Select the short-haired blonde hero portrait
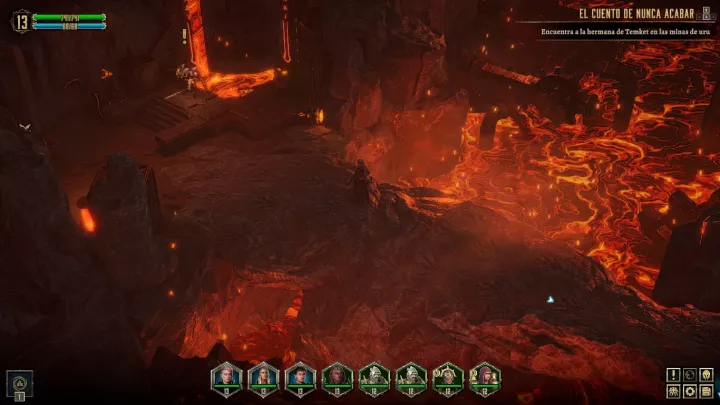The height and width of the screenshot is (405, 720). (227, 376)
